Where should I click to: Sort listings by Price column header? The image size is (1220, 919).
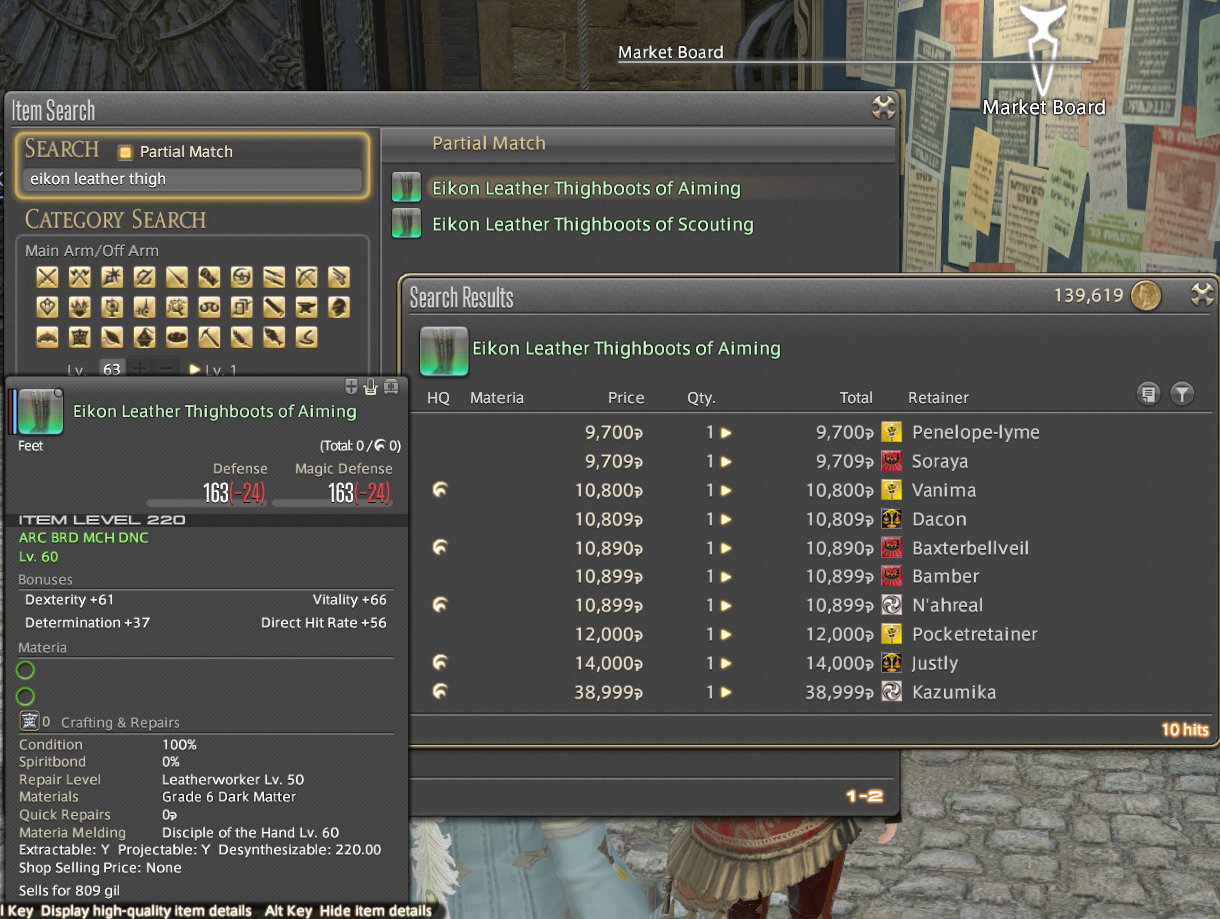pos(626,398)
